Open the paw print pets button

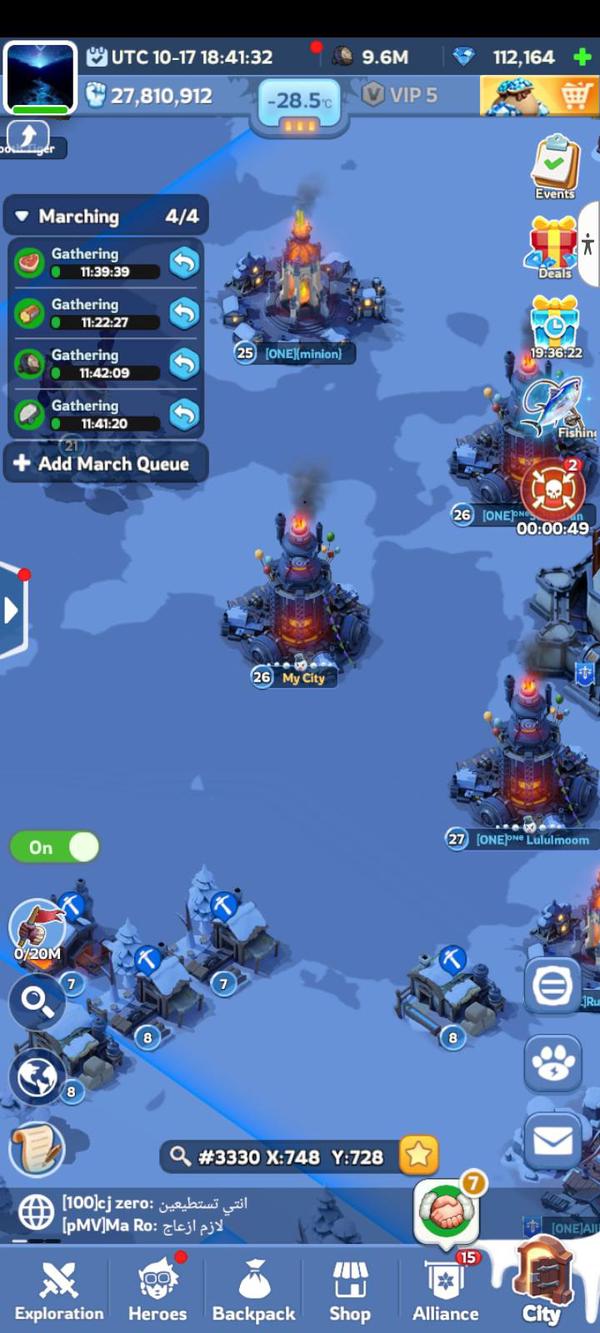(x=553, y=1064)
